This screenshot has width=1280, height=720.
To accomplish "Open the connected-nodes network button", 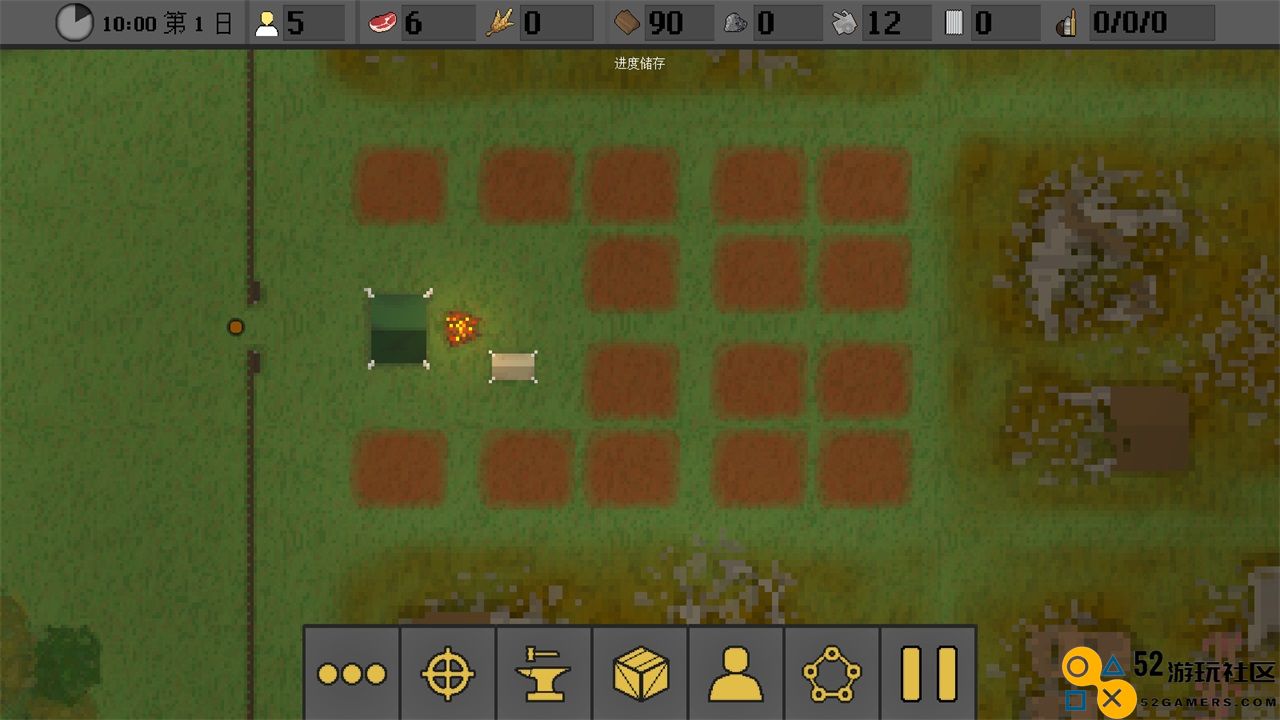I will pos(831,673).
